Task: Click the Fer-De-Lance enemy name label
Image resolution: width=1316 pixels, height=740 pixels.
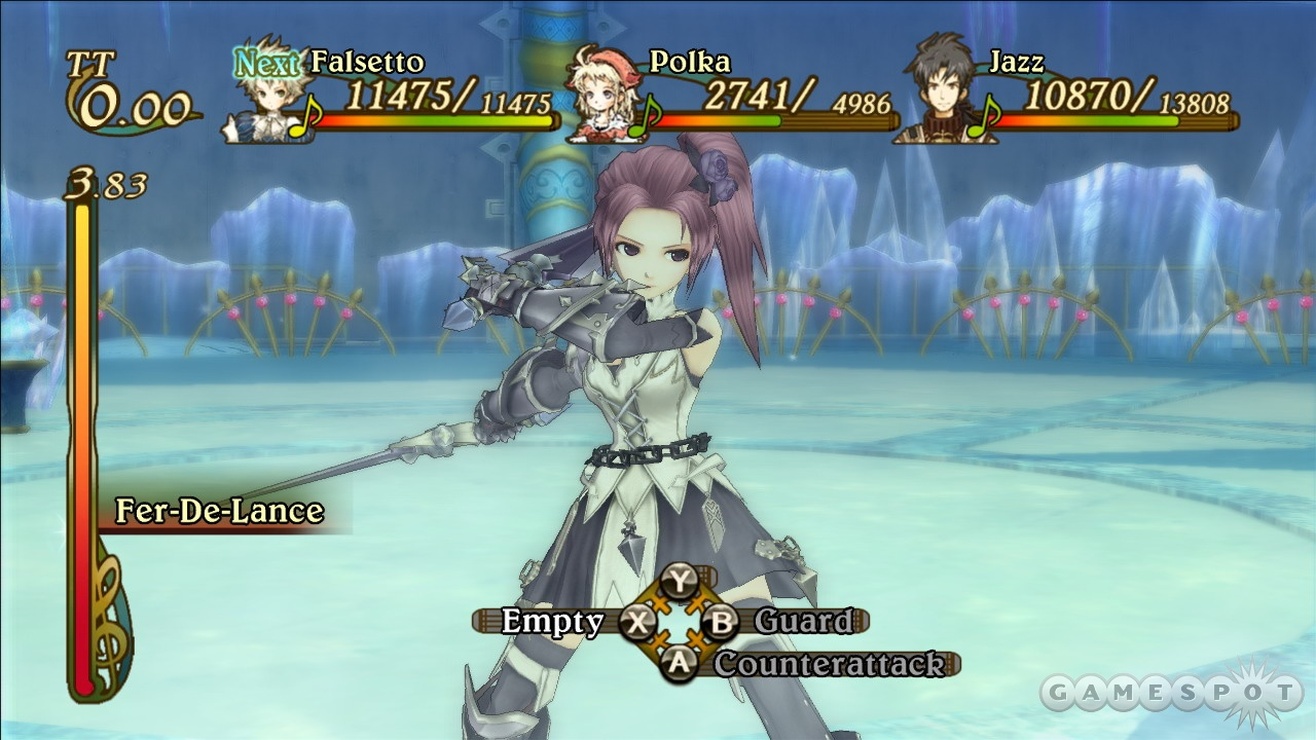Action: (x=220, y=511)
